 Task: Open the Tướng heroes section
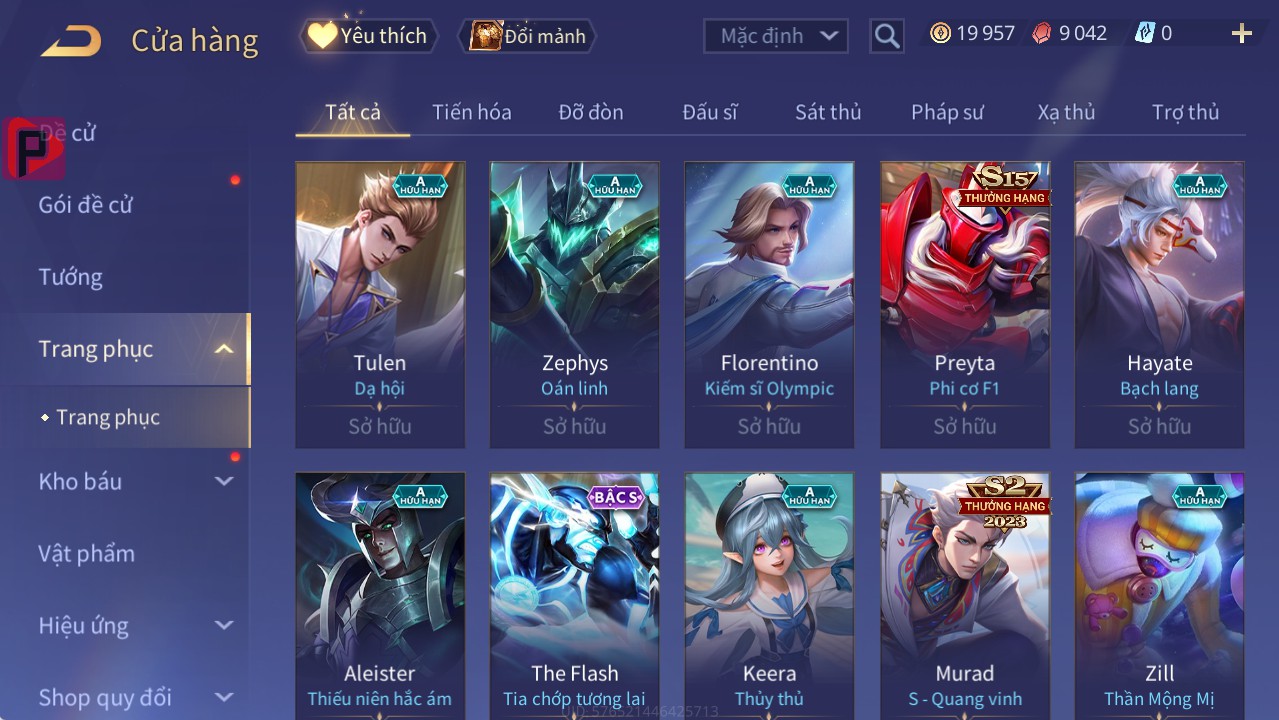click(71, 277)
